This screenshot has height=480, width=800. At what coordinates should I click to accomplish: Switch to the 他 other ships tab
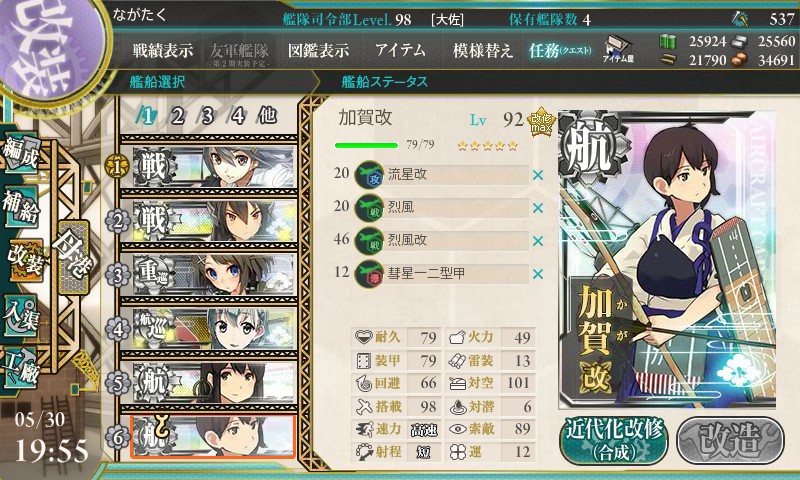coord(267,115)
